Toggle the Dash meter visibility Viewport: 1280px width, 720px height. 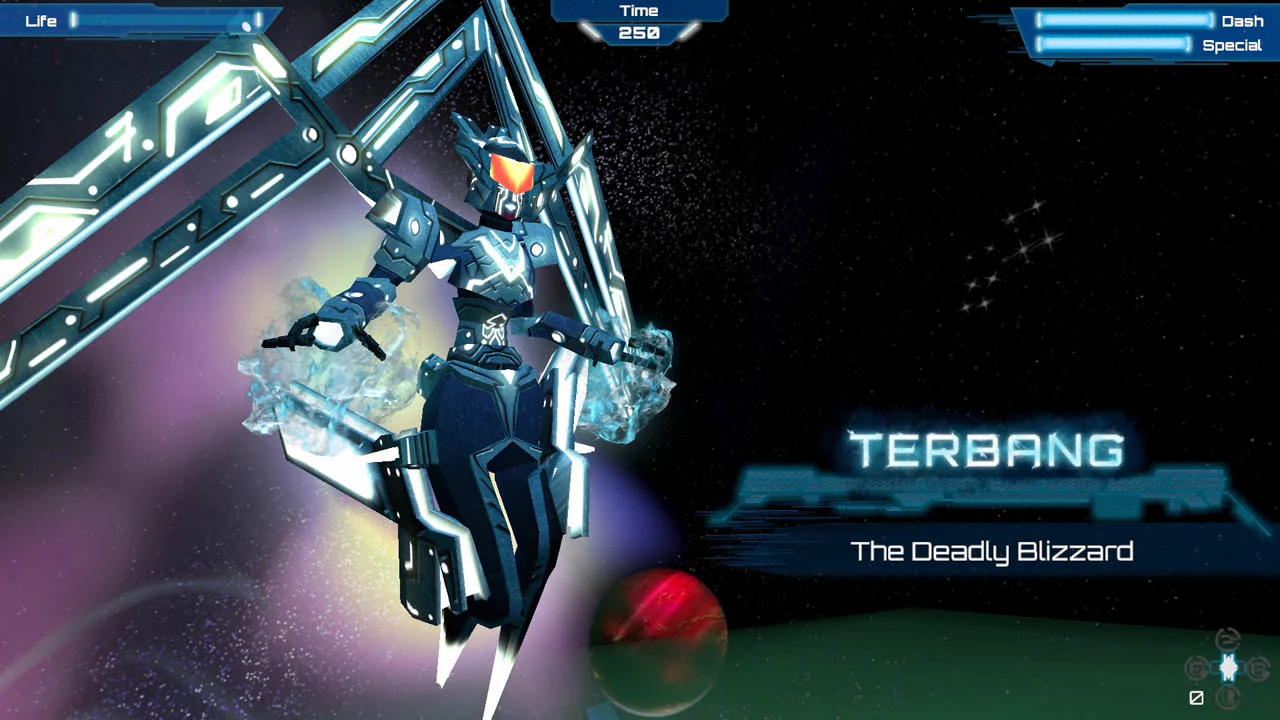[x=1123, y=21]
